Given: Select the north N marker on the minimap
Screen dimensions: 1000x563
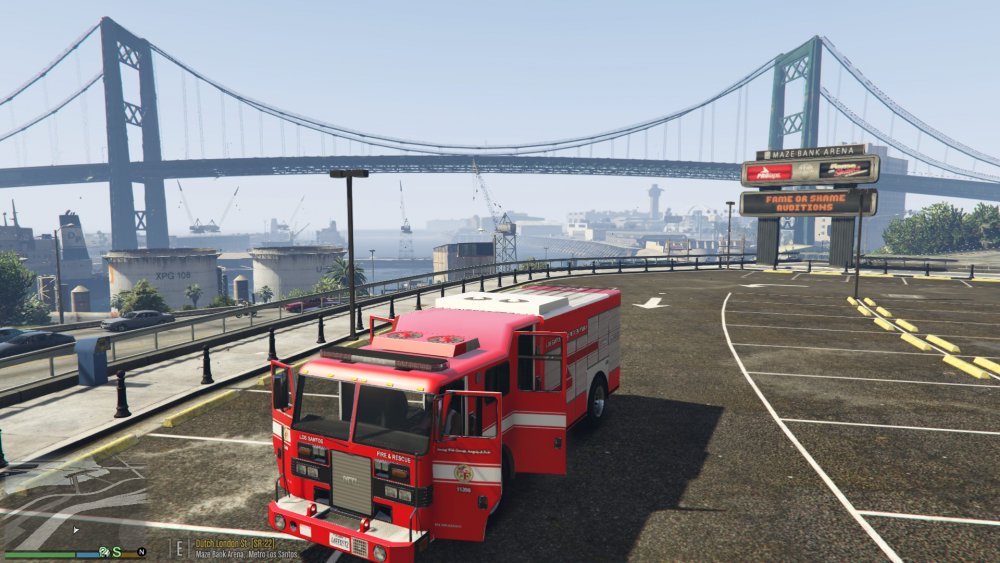Looking at the screenshot, I should [x=141, y=551].
